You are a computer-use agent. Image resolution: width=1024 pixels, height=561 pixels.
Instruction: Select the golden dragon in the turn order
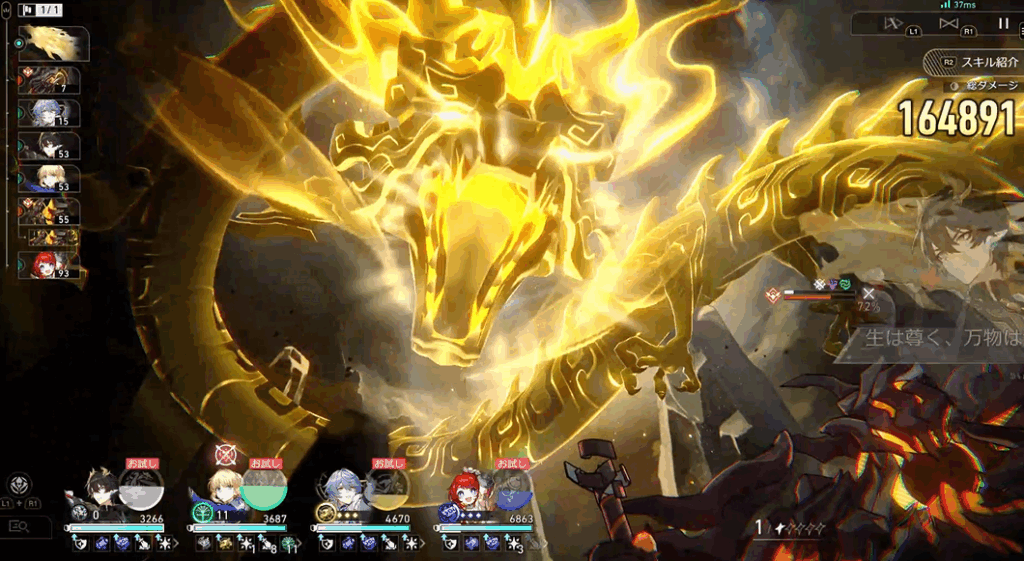point(53,42)
